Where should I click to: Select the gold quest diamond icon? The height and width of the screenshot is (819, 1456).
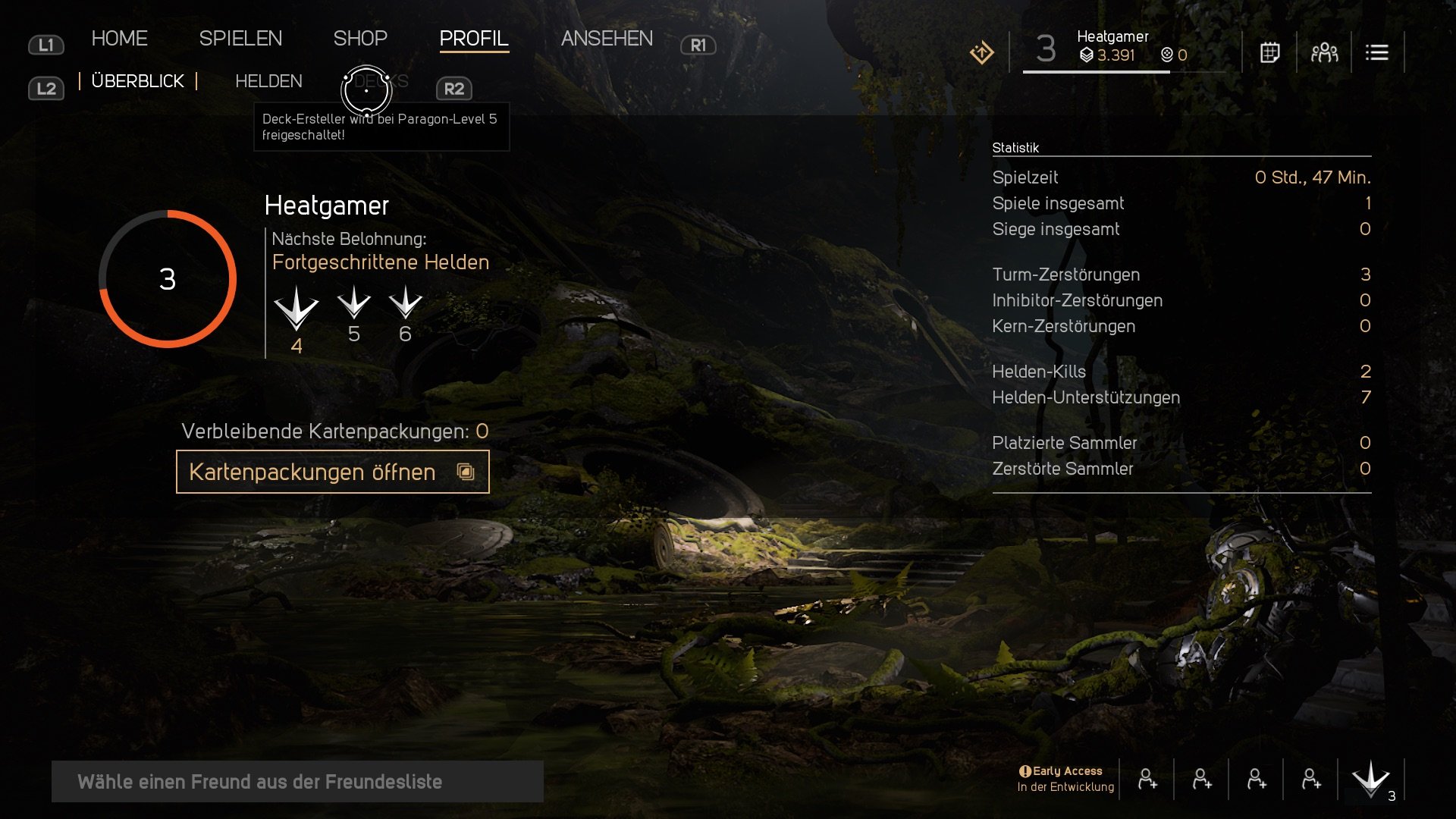[x=982, y=52]
